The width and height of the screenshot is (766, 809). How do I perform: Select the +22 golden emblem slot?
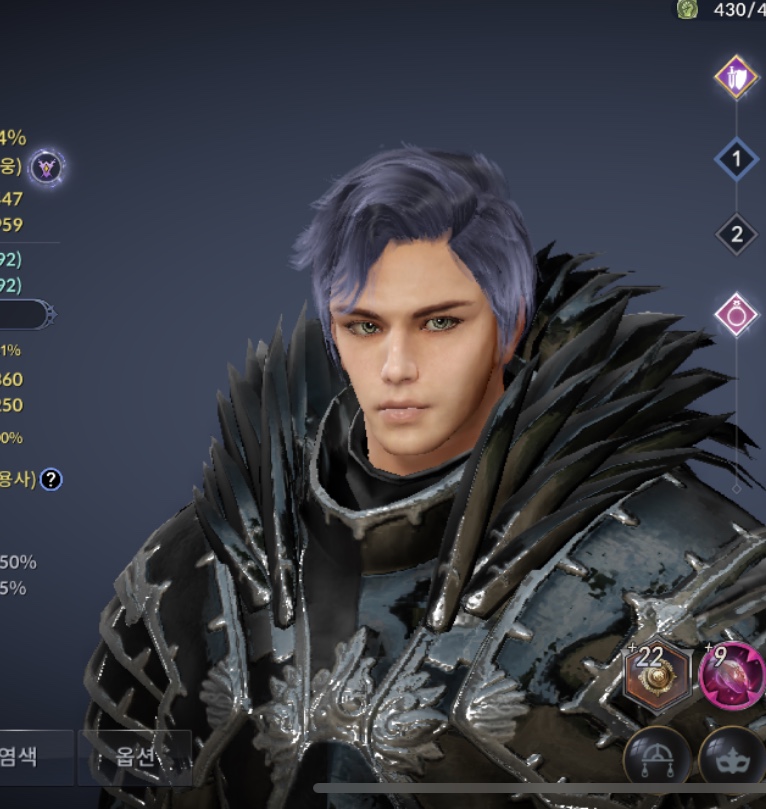point(657,675)
